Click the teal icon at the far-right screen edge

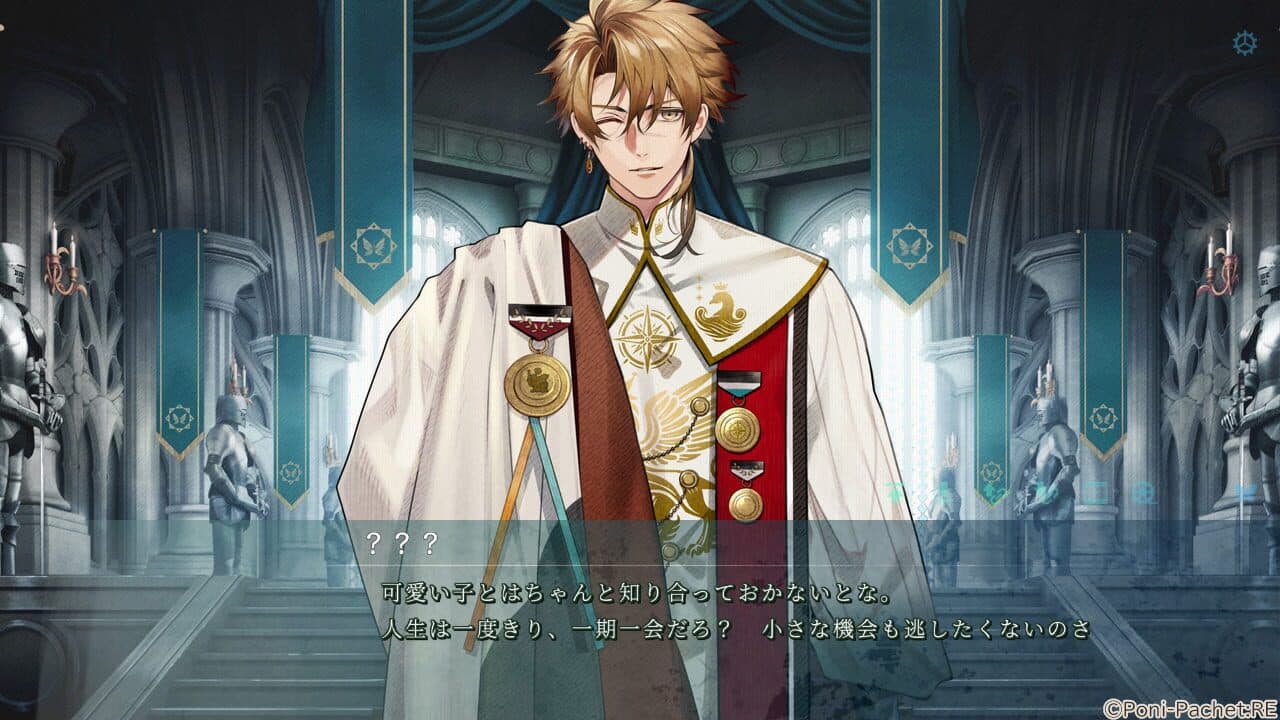tap(1245, 490)
